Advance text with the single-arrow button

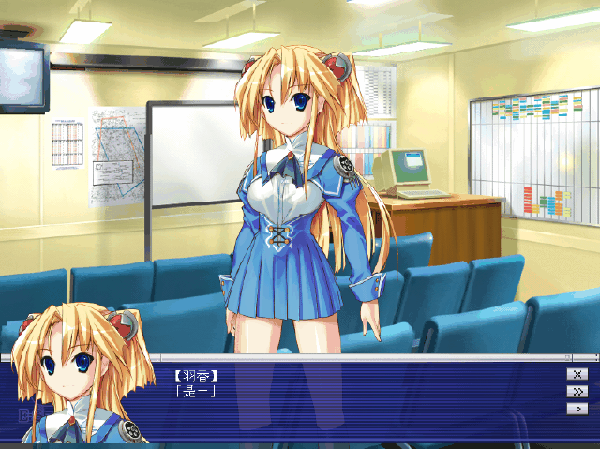click(576, 408)
